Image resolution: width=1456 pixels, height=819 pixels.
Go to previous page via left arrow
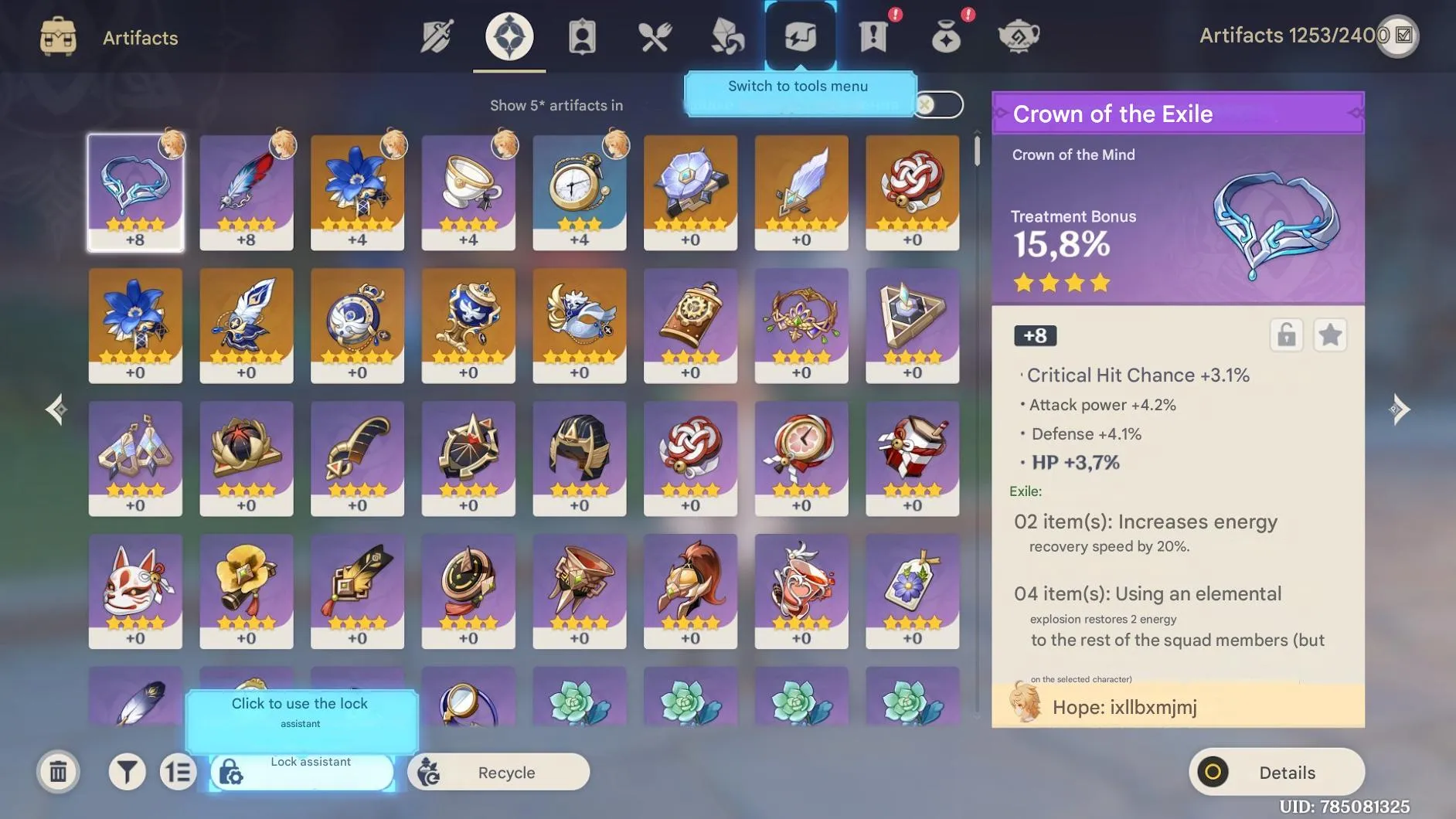[56, 409]
